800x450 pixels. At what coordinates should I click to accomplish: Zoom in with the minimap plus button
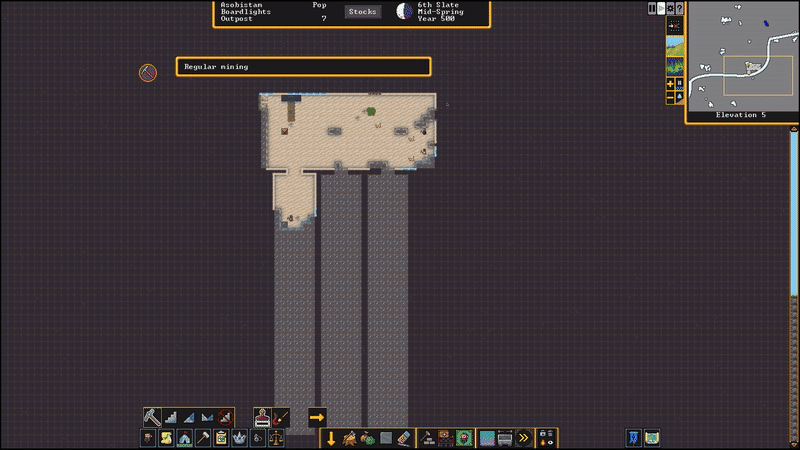pos(670,84)
